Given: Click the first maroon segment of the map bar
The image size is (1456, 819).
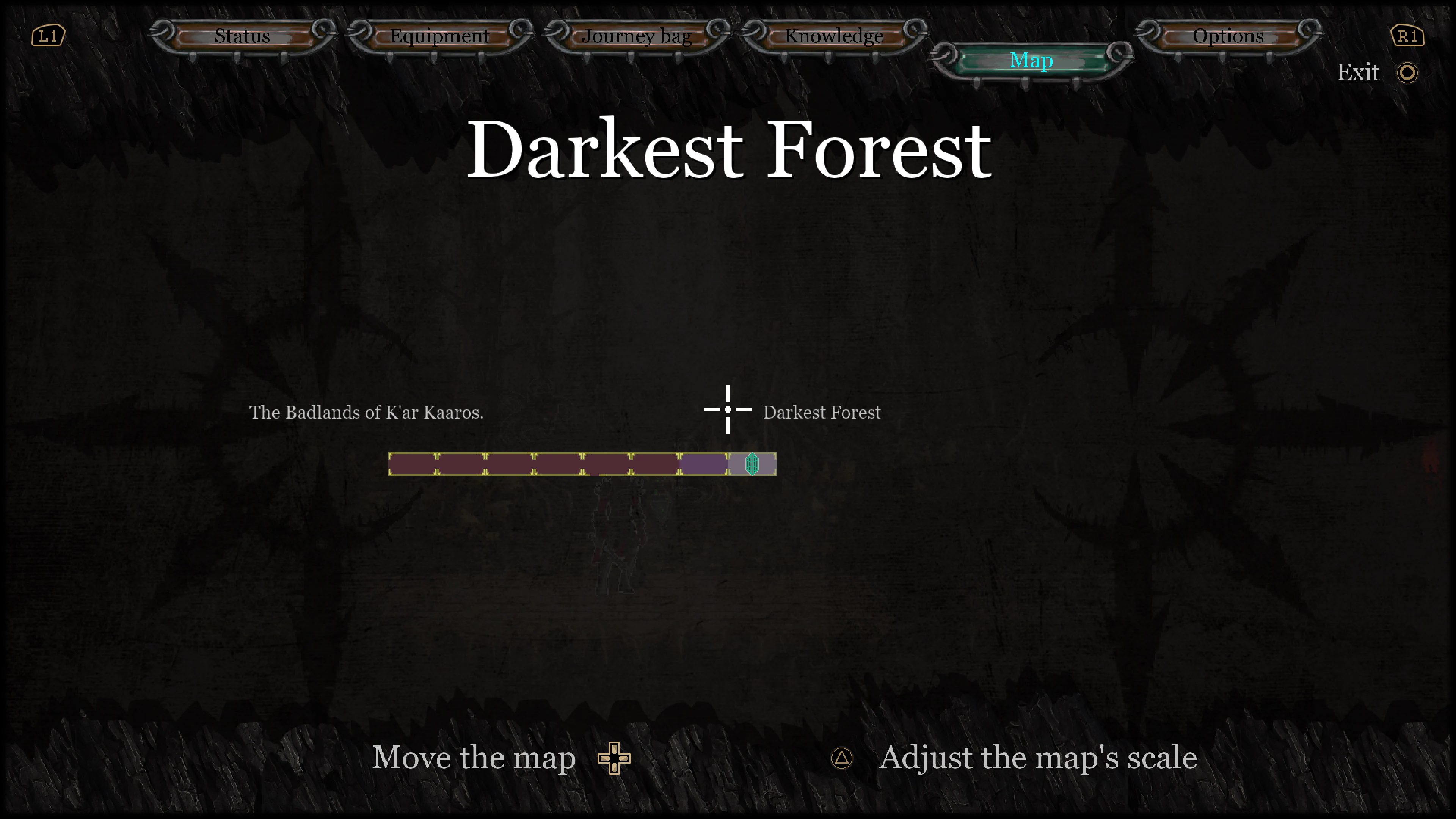Looking at the screenshot, I should [x=413, y=464].
